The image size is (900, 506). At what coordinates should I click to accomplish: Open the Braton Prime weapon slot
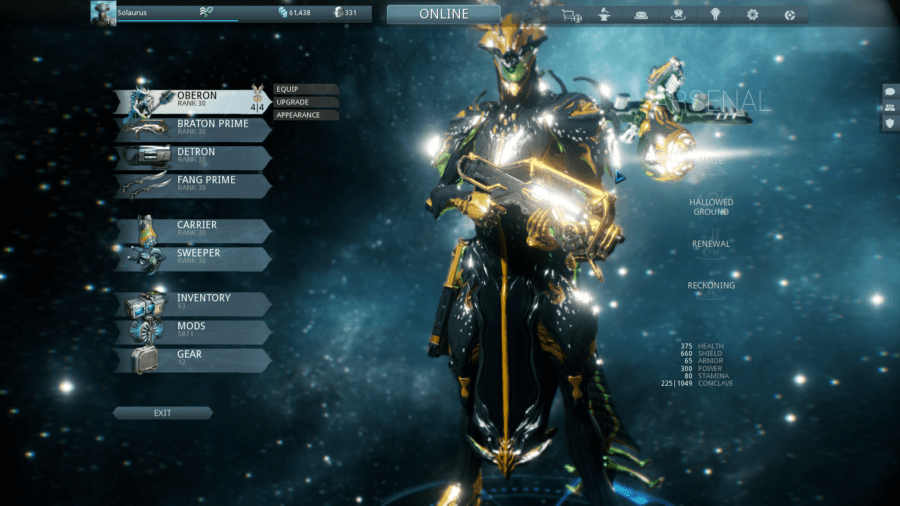pos(193,129)
